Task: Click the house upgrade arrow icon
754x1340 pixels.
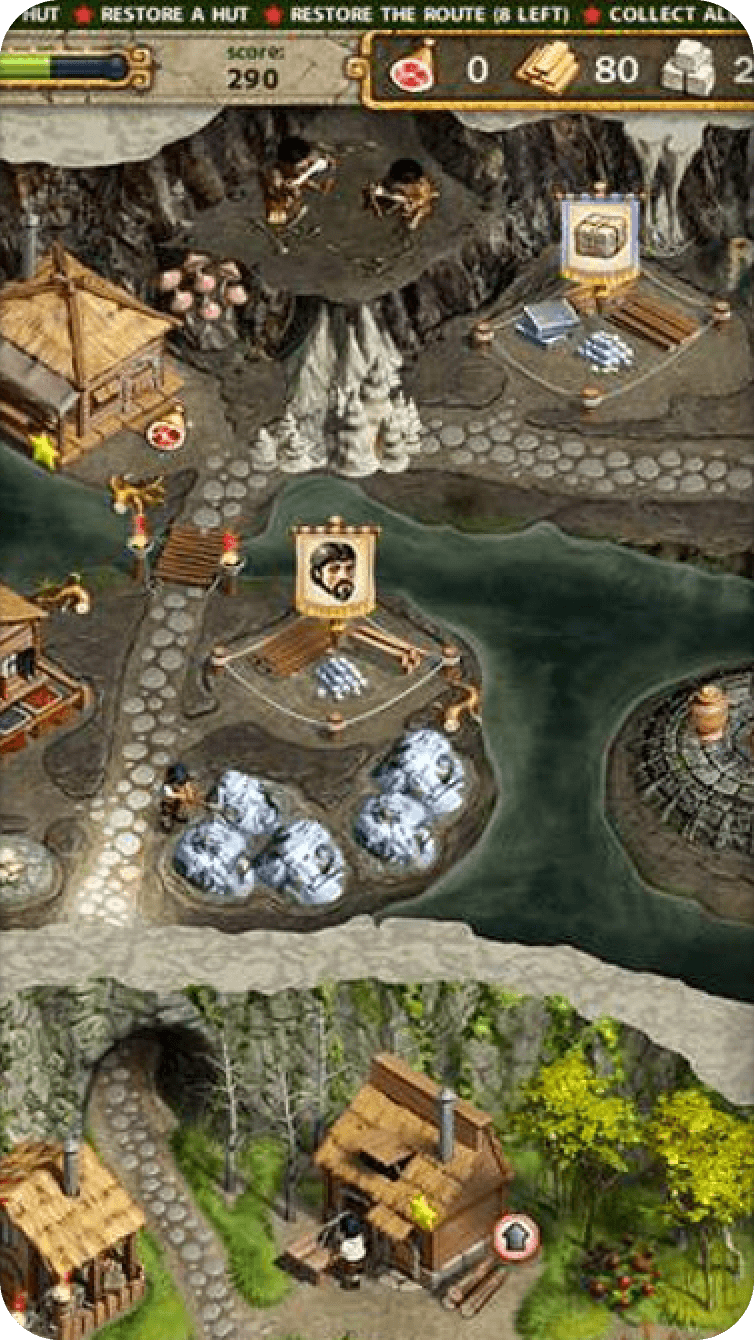Action: (516, 1237)
